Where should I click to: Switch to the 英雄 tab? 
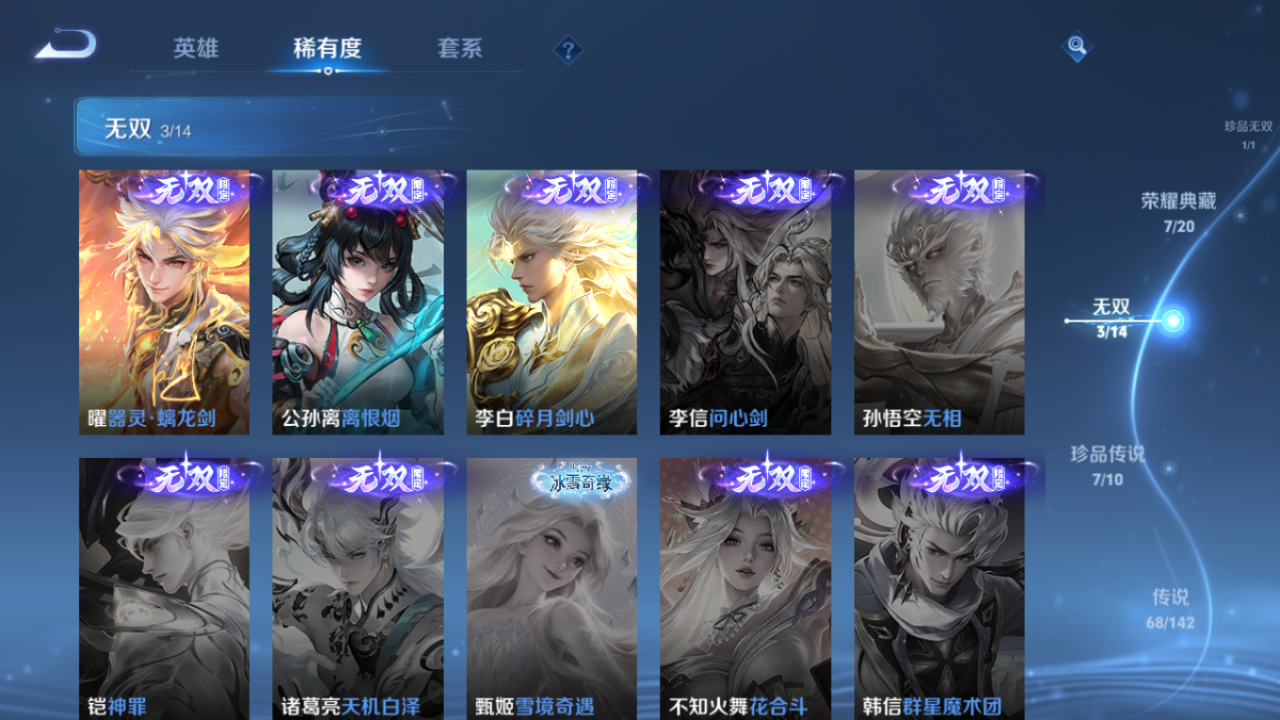pyautogui.click(x=194, y=48)
